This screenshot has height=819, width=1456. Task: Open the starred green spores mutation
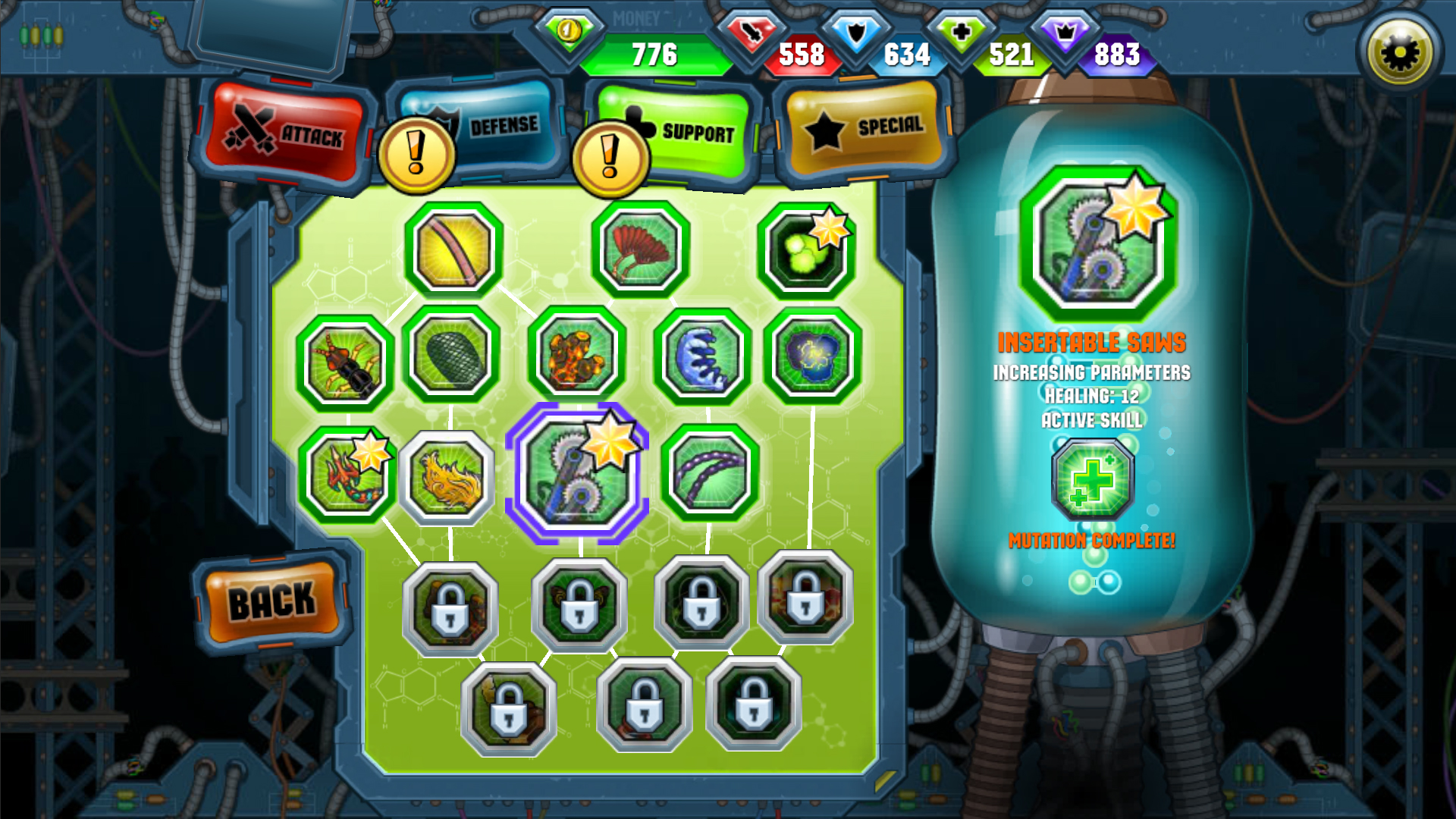[x=806, y=249]
